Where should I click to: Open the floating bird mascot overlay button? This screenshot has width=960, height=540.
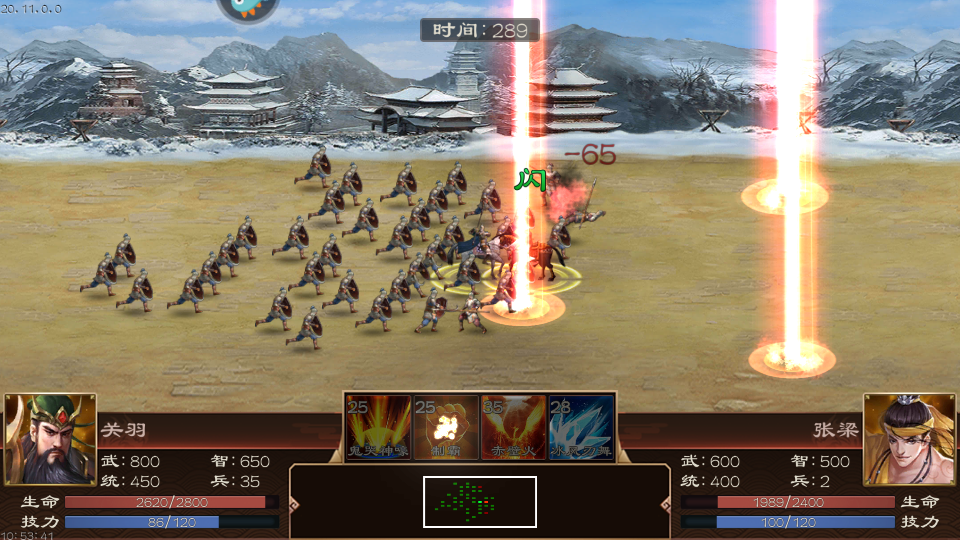(249, 8)
